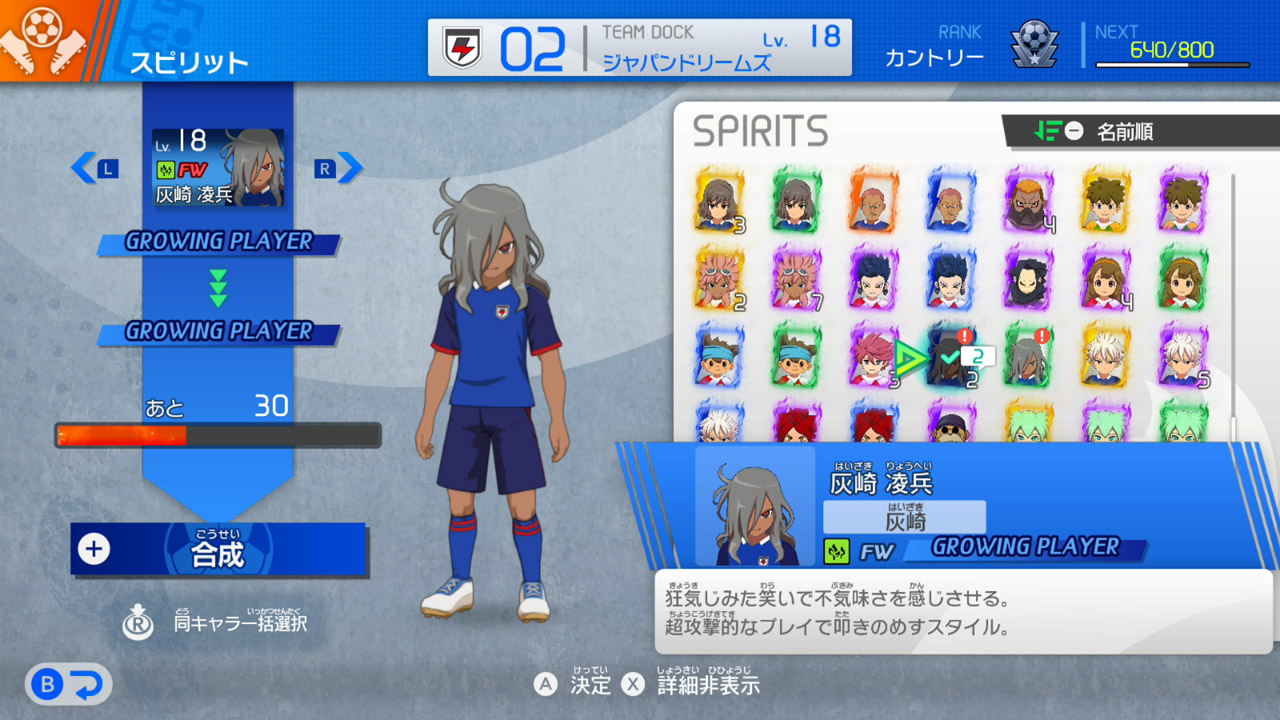The height and width of the screenshot is (720, 1280).
Task: Select the green-framed brown-haired girl with hairband
Action: click(x=1183, y=278)
